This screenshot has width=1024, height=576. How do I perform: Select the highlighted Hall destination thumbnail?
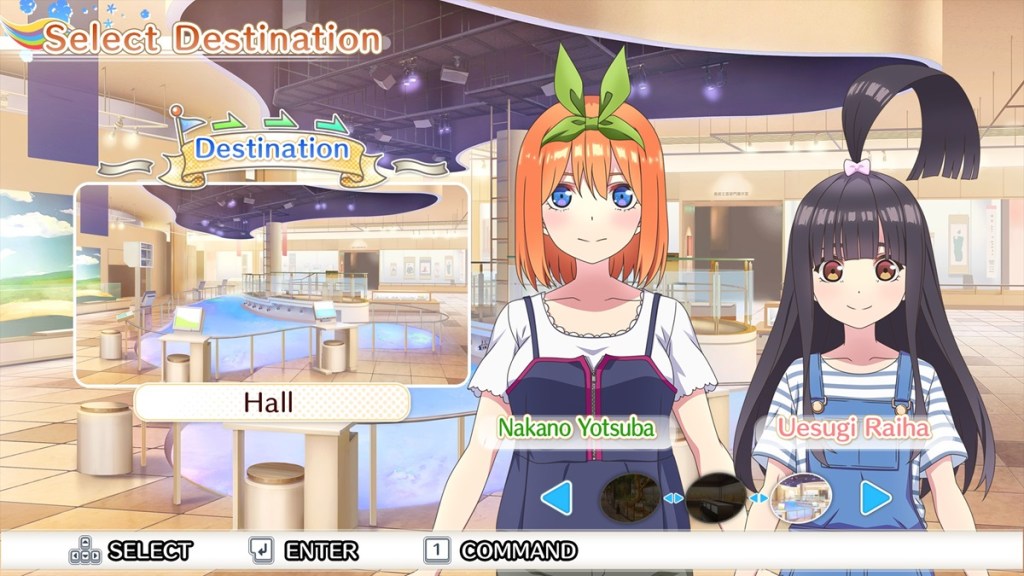(x=807, y=497)
